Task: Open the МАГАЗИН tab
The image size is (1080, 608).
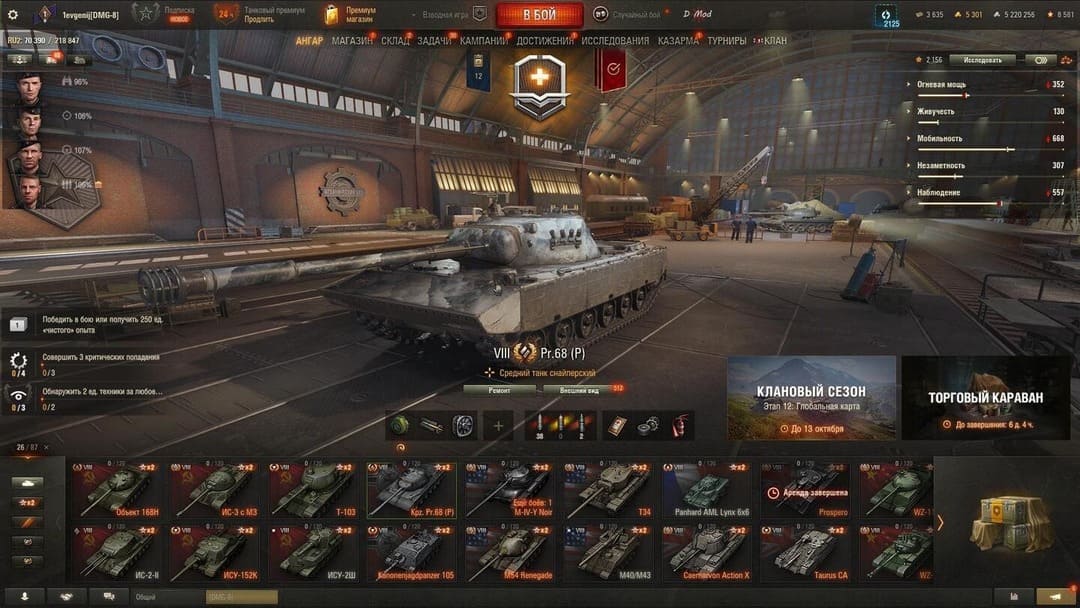Action: (x=352, y=41)
